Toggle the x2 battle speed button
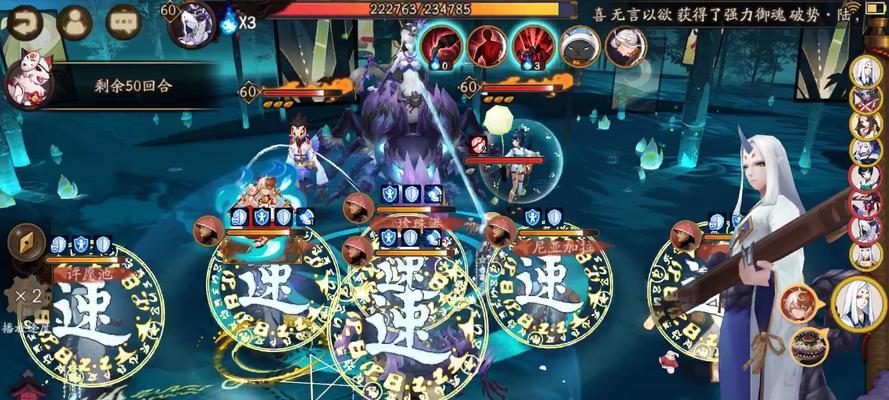Screen dimensions: 889x400 [24, 297]
